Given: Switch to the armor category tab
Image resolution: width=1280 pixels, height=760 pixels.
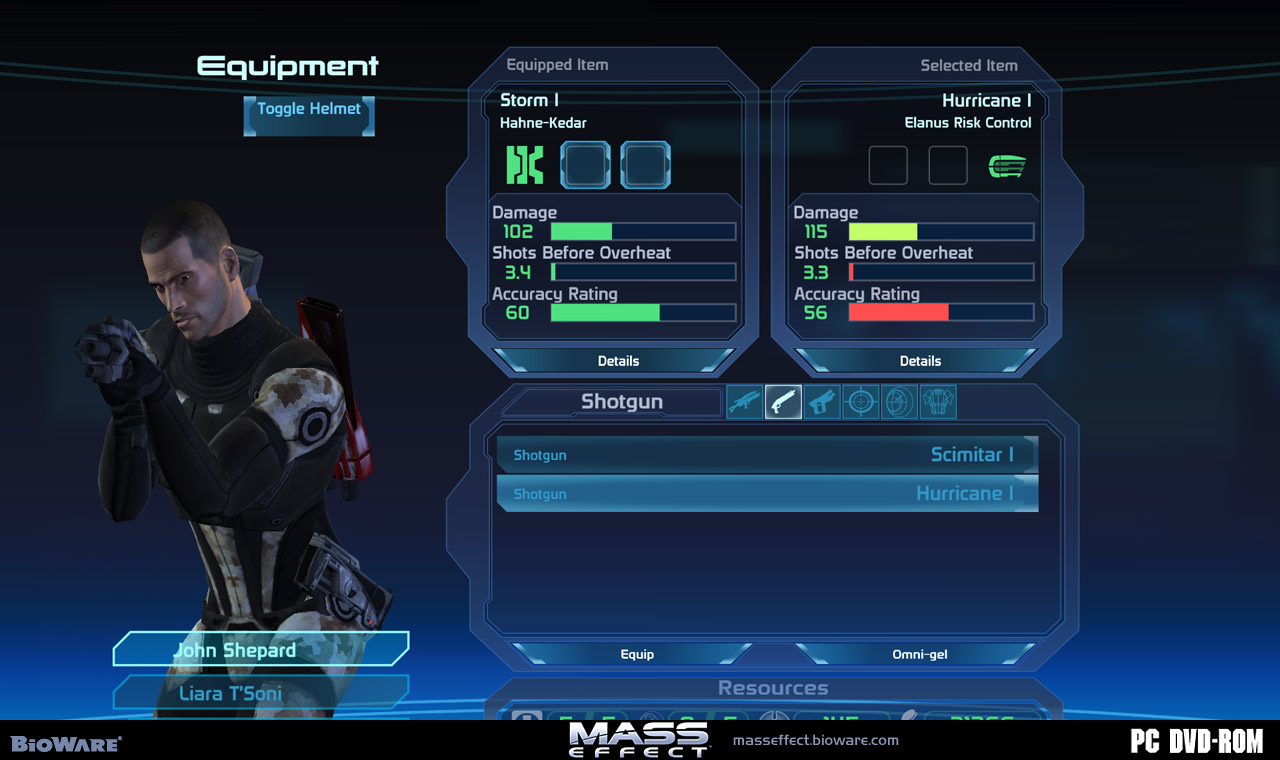Looking at the screenshot, I should pyautogui.click(x=938, y=402).
